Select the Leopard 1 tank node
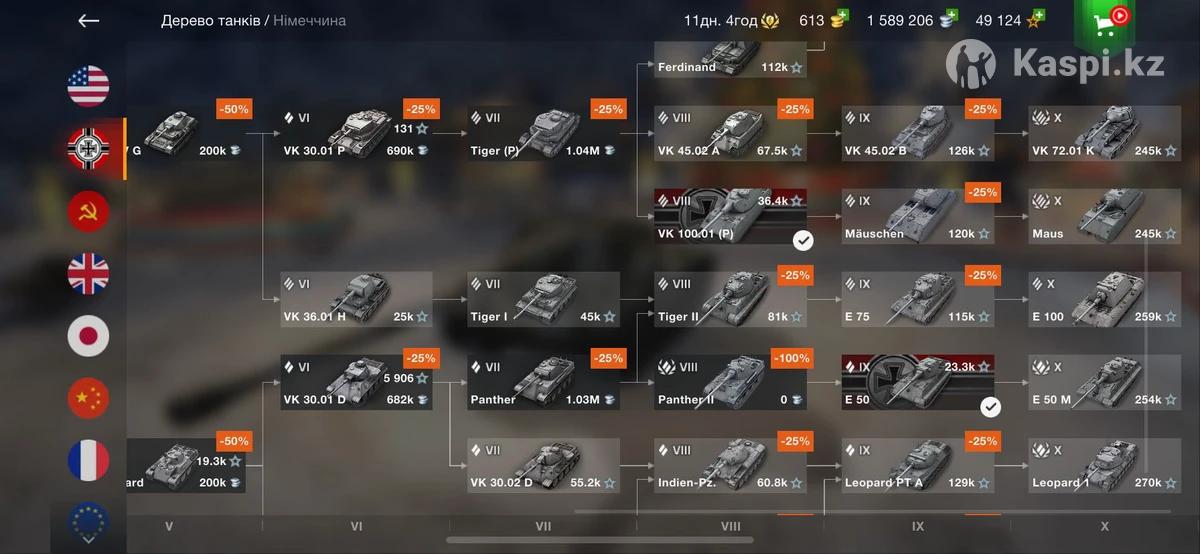Image resolution: width=1200 pixels, height=554 pixels. 1104,465
